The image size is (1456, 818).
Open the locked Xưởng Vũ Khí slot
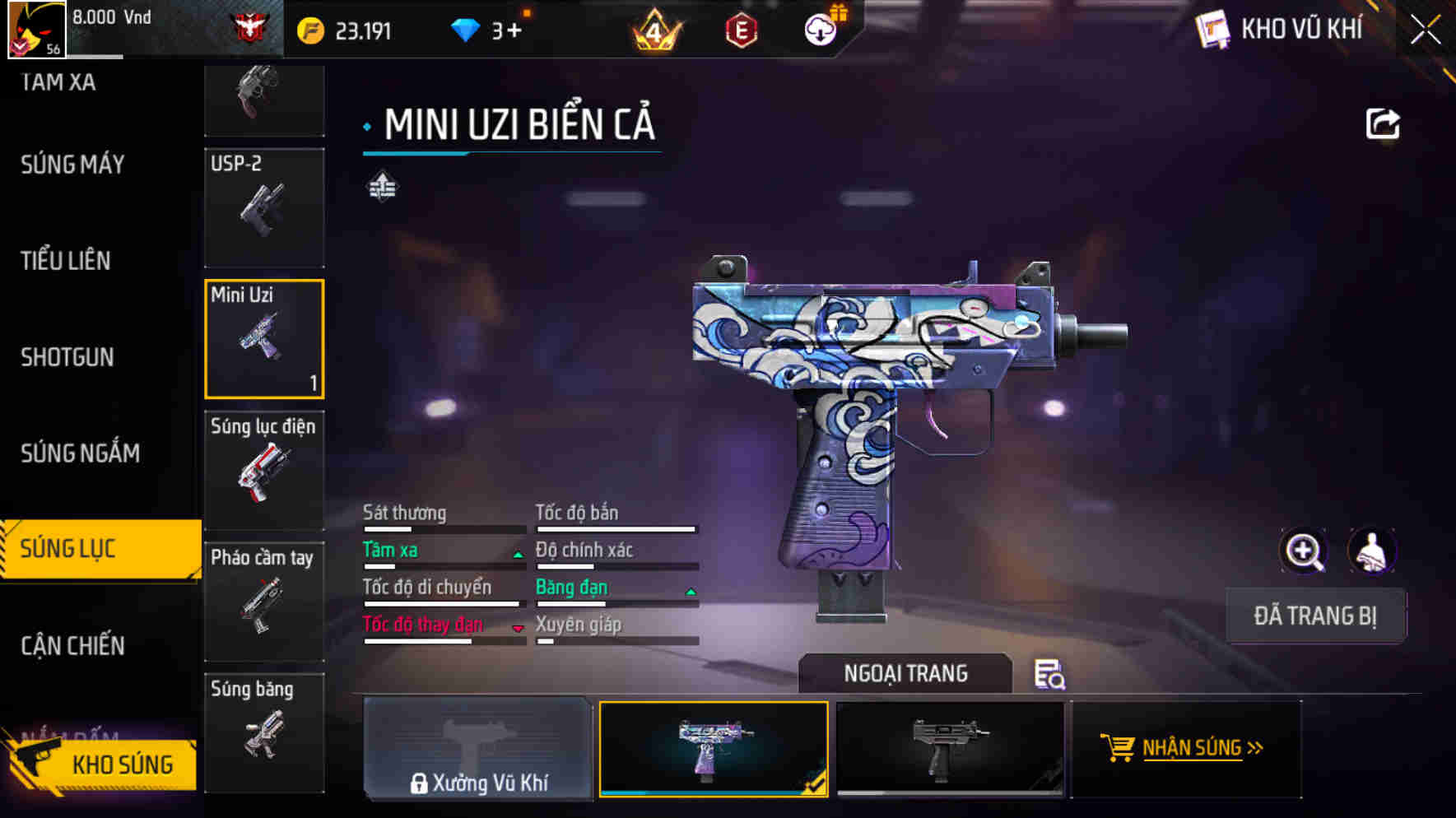pos(477,748)
